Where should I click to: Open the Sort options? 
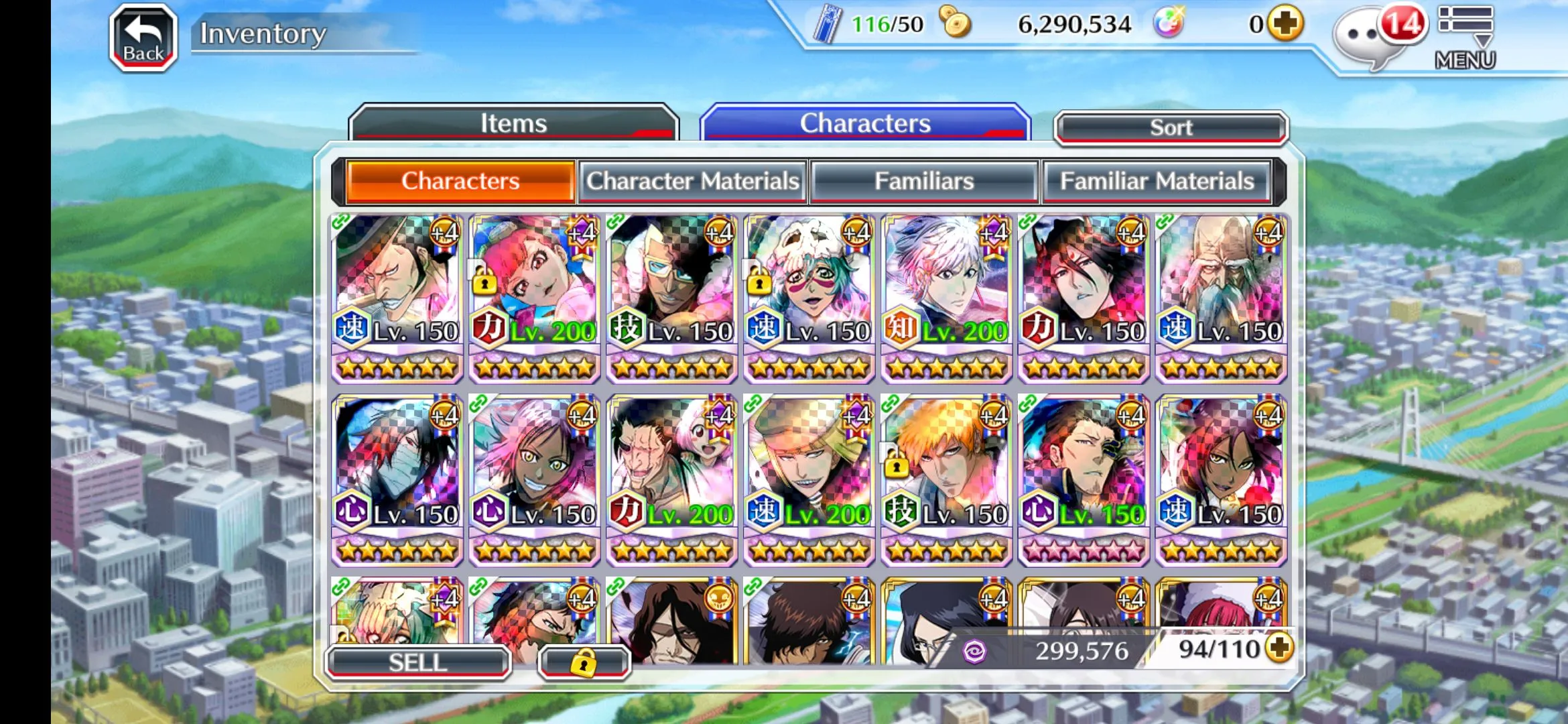tap(1171, 127)
